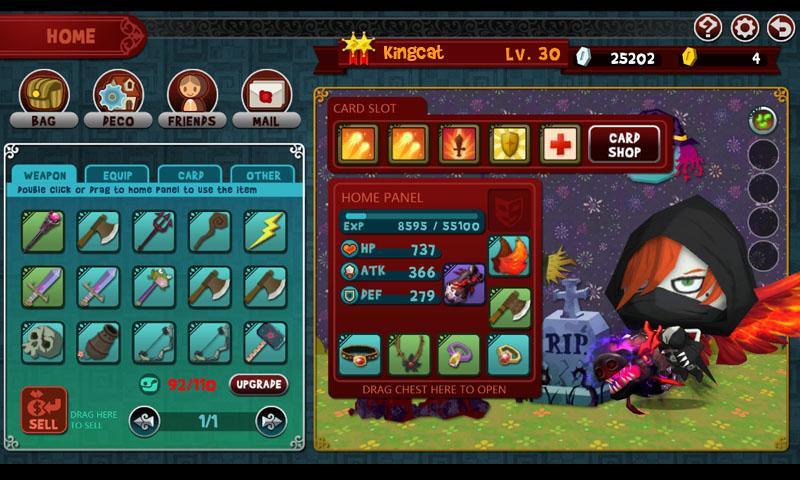Image resolution: width=800 pixels, height=480 pixels.
Task: Click the back arrow button
Action: tap(779, 27)
